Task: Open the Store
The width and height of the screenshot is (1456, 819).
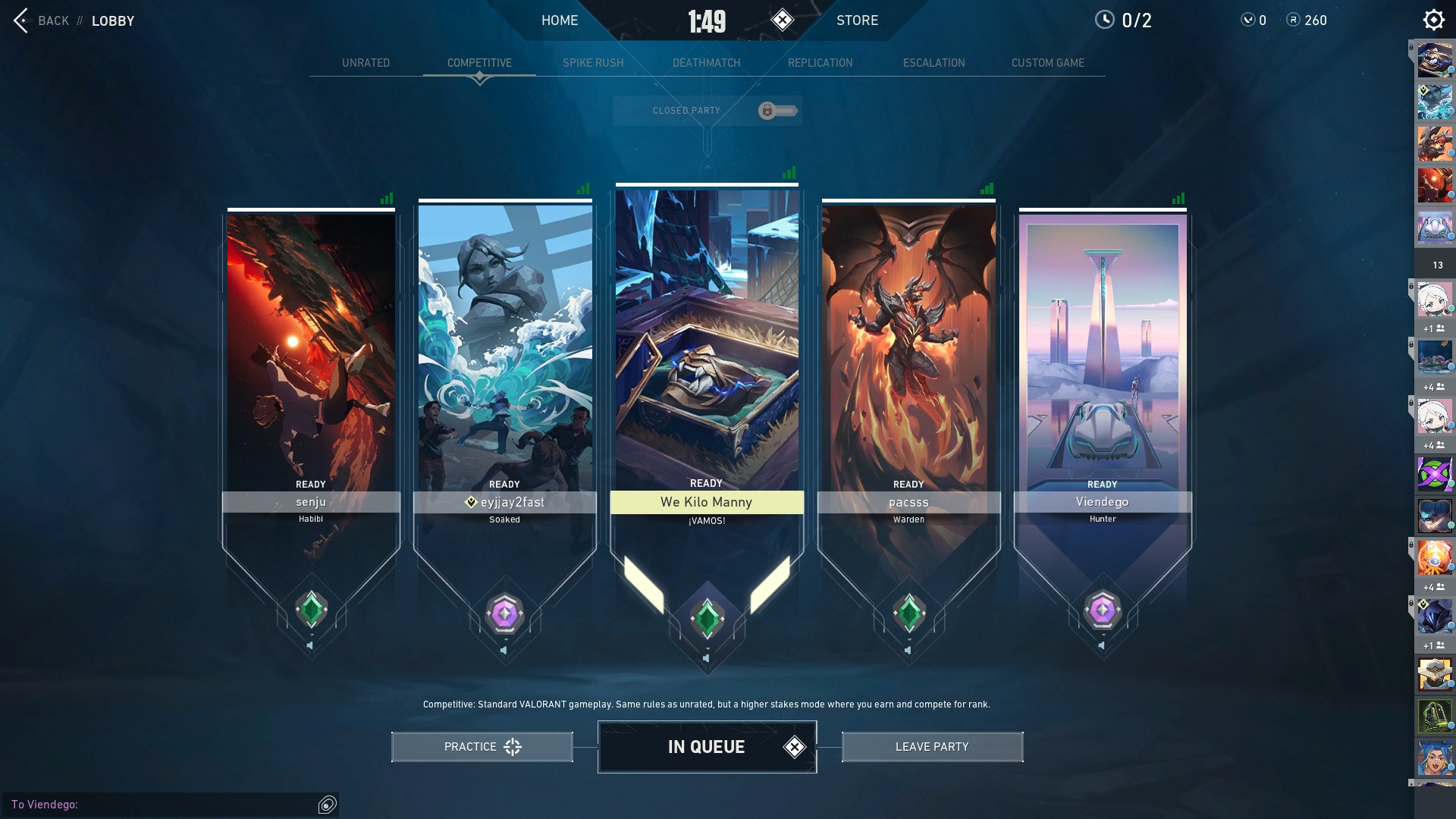Action: point(857,20)
